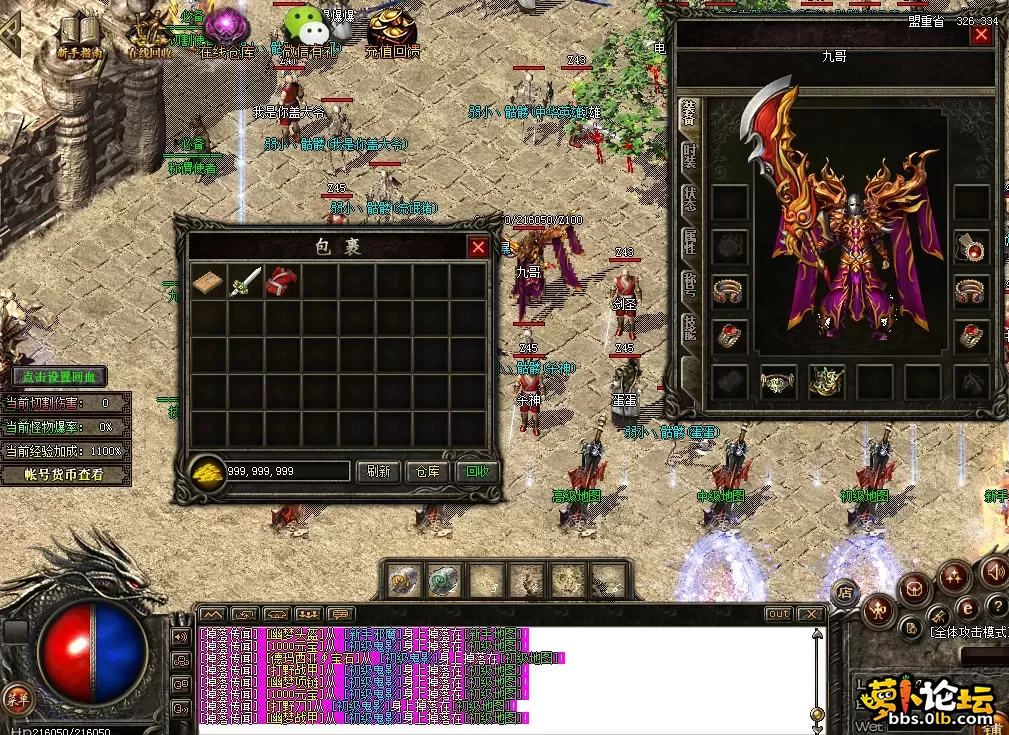Select the sword item in the bag
The image size is (1009, 735).
pos(246,281)
